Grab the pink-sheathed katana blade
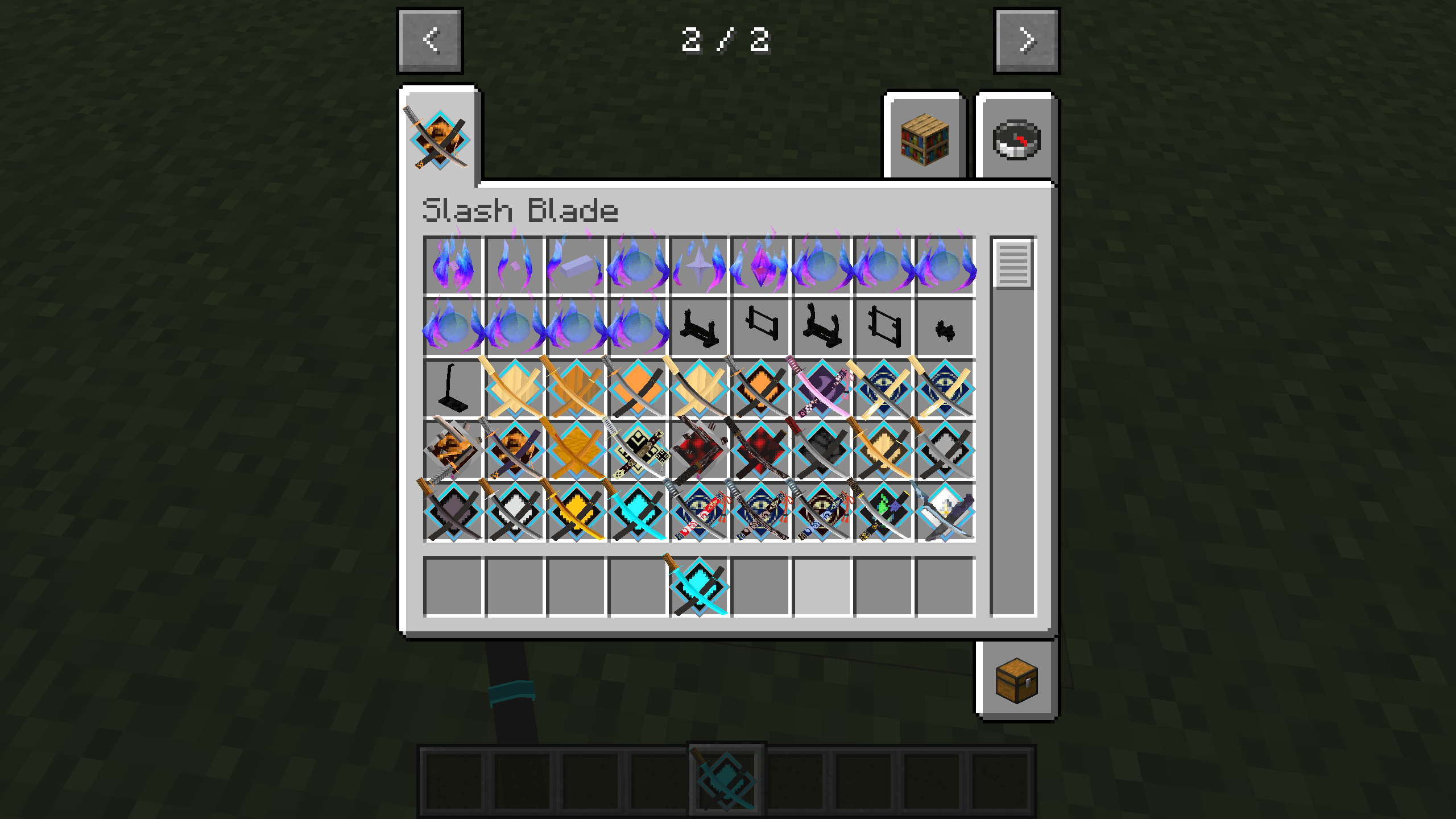This screenshot has width=1456, height=819. point(824,390)
